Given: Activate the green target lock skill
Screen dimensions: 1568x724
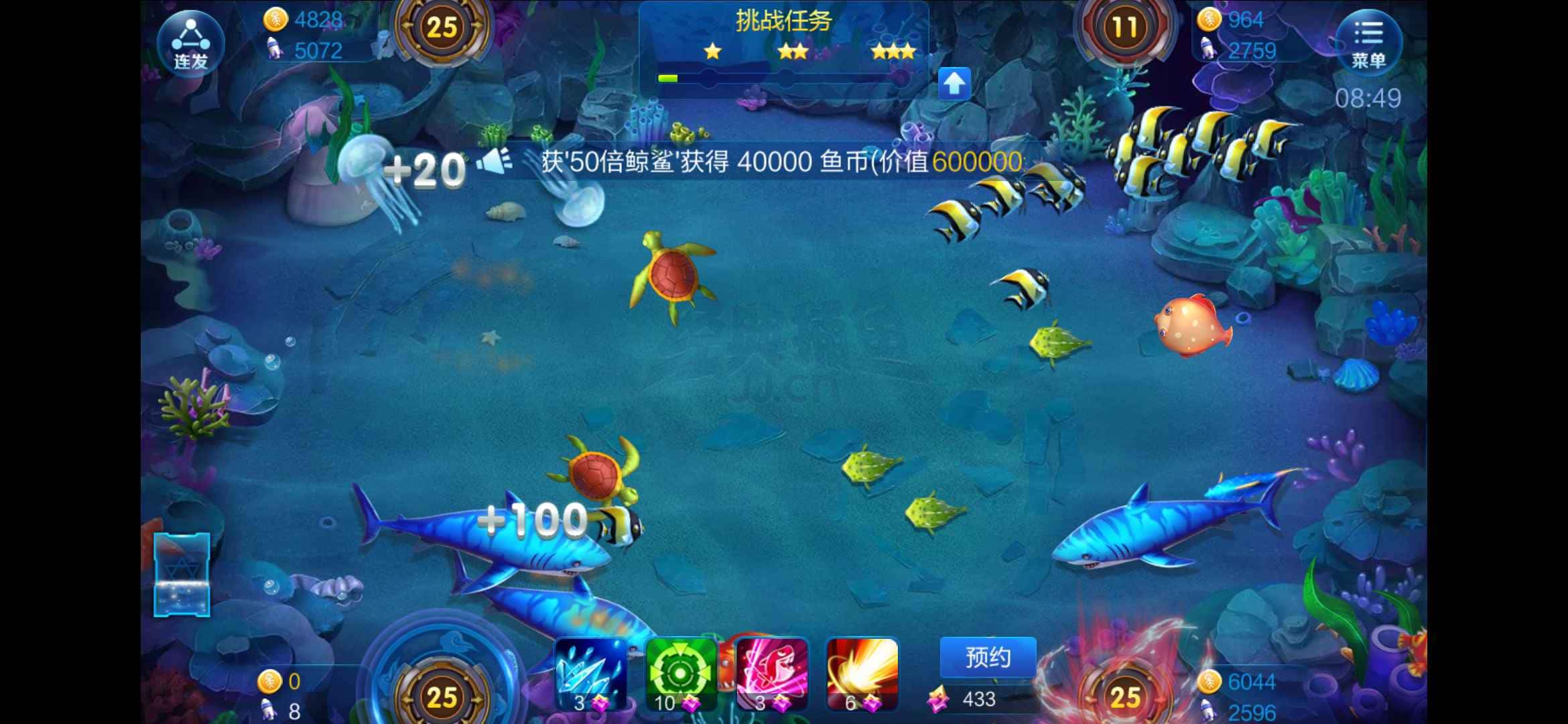Looking at the screenshot, I should [680, 674].
